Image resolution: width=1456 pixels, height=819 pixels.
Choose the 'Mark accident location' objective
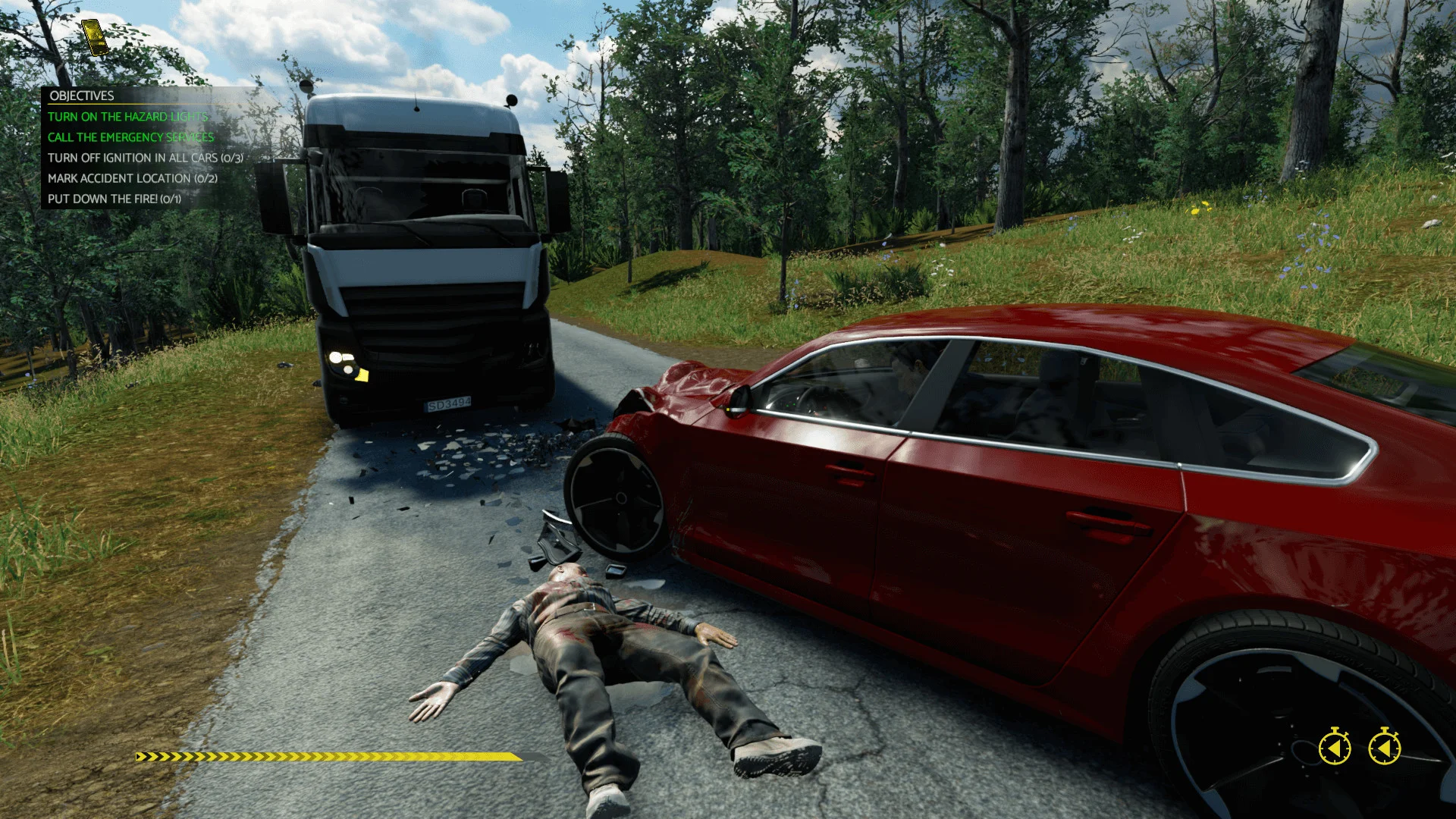pos(132,178)
